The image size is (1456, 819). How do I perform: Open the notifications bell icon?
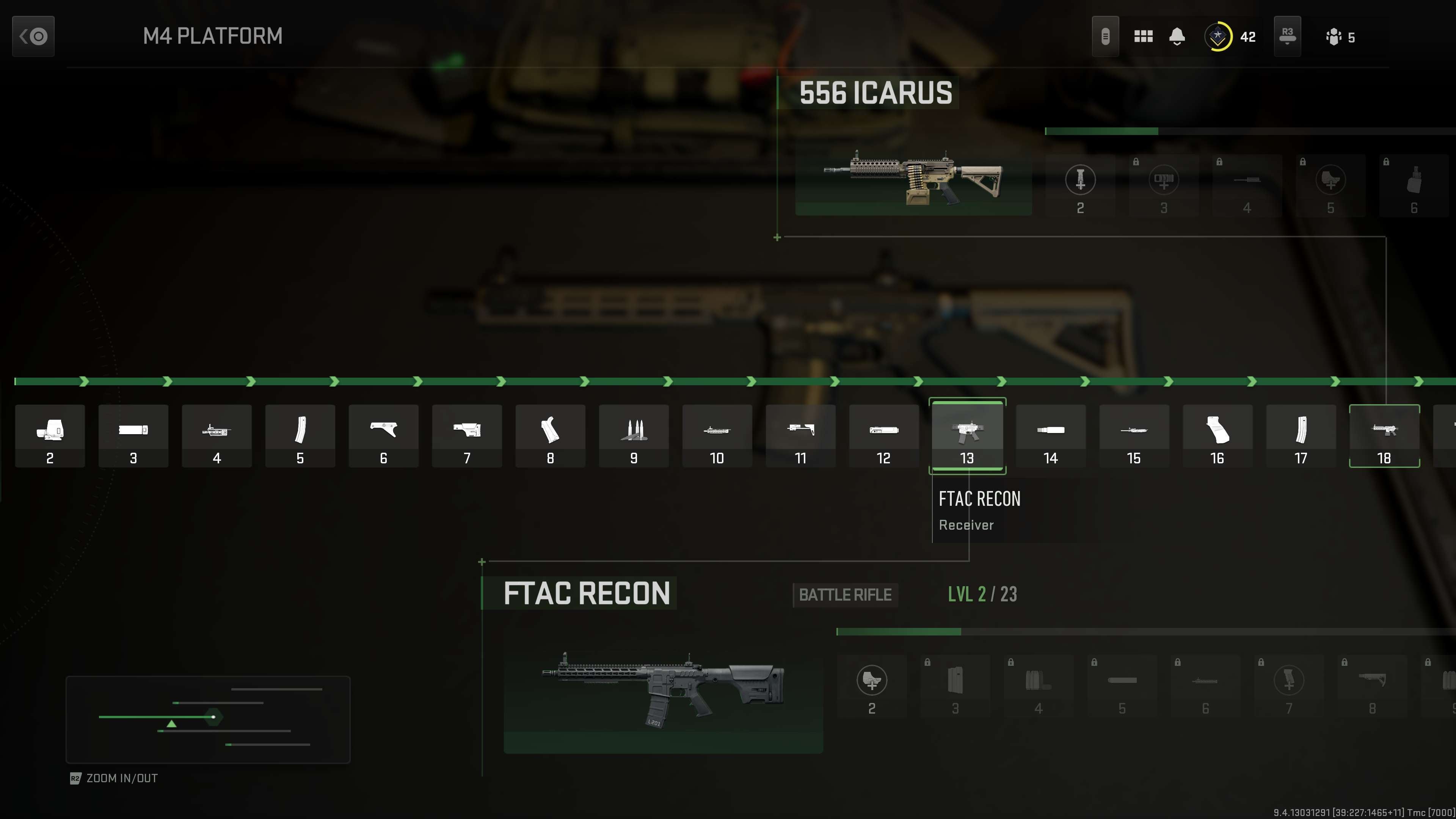(x=1177, y=36)
